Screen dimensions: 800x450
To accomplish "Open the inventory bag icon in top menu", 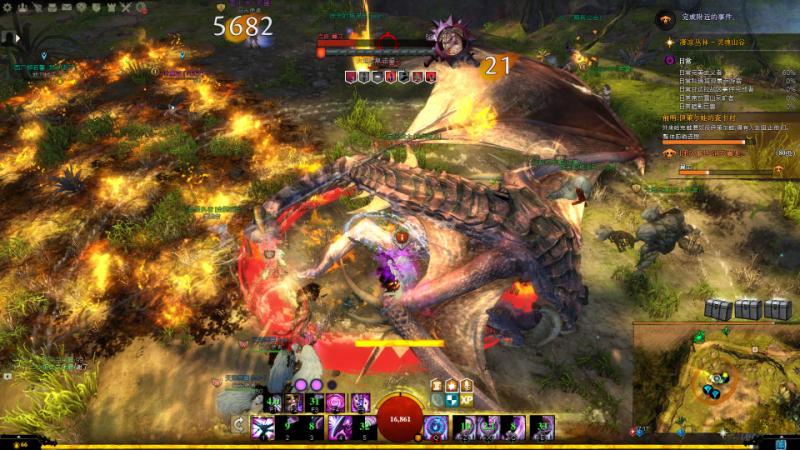I will pyautogui.click(x=51, y=8).
